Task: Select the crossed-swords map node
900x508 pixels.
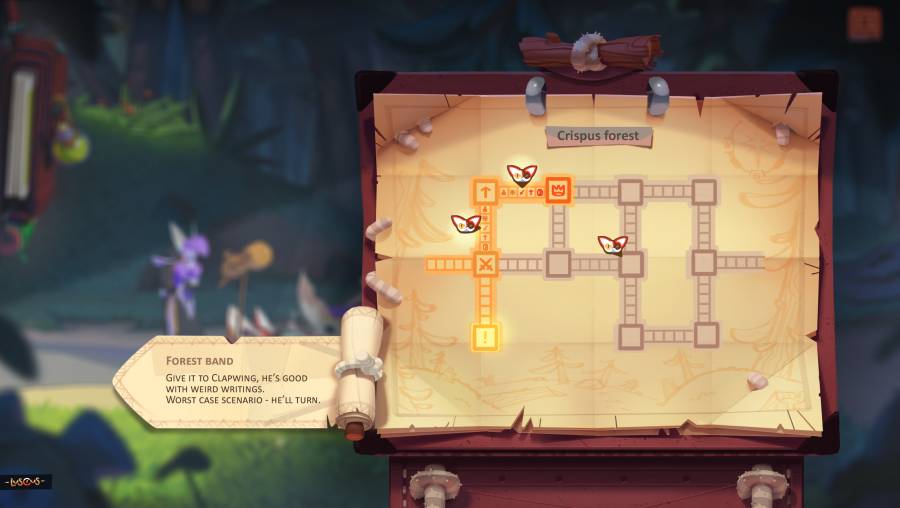Action: coord(485,264)
